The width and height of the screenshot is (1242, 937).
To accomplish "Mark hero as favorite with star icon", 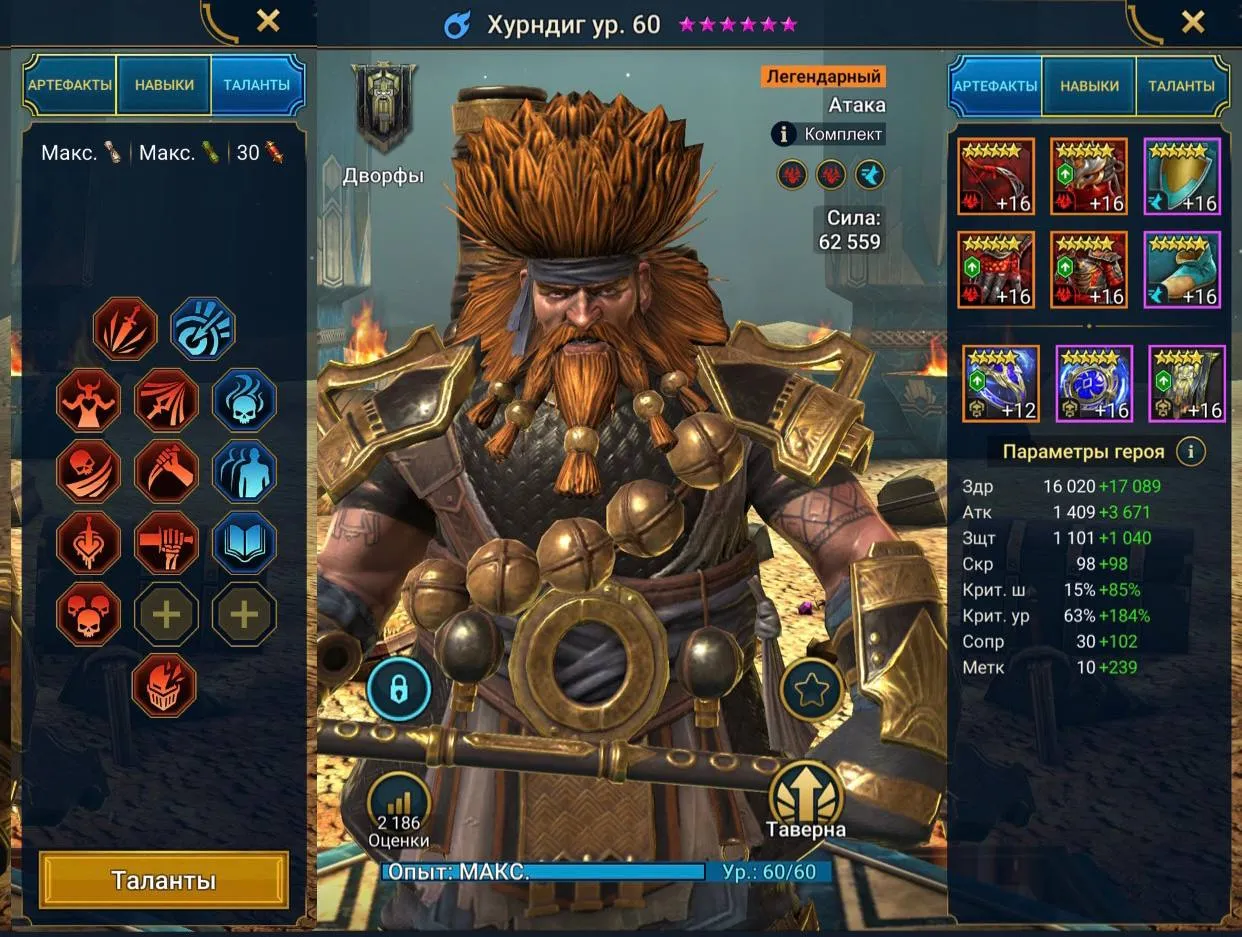I will coord(811,689).
